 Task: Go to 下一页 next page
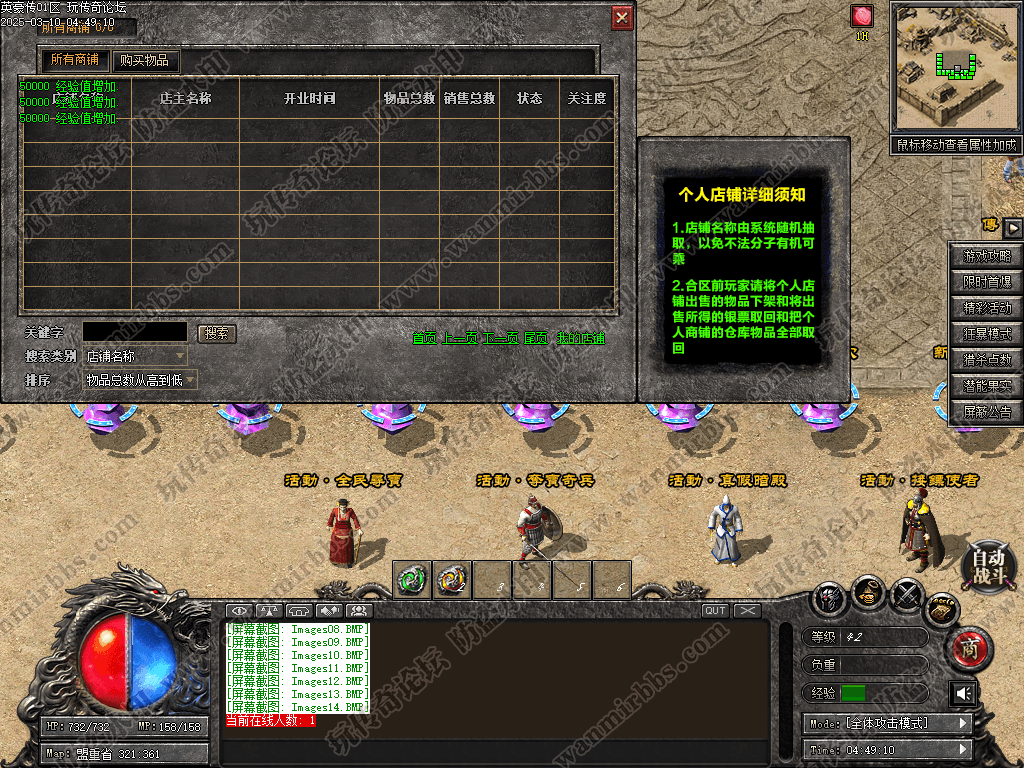499,339
